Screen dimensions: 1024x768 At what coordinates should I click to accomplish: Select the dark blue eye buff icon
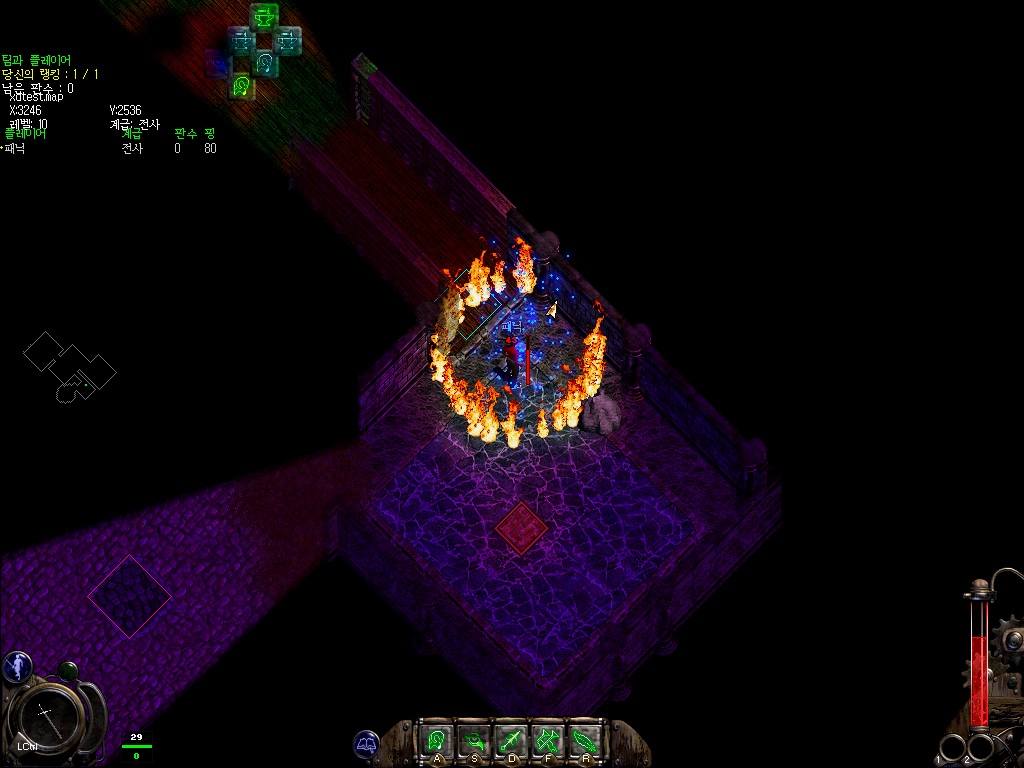218,65
